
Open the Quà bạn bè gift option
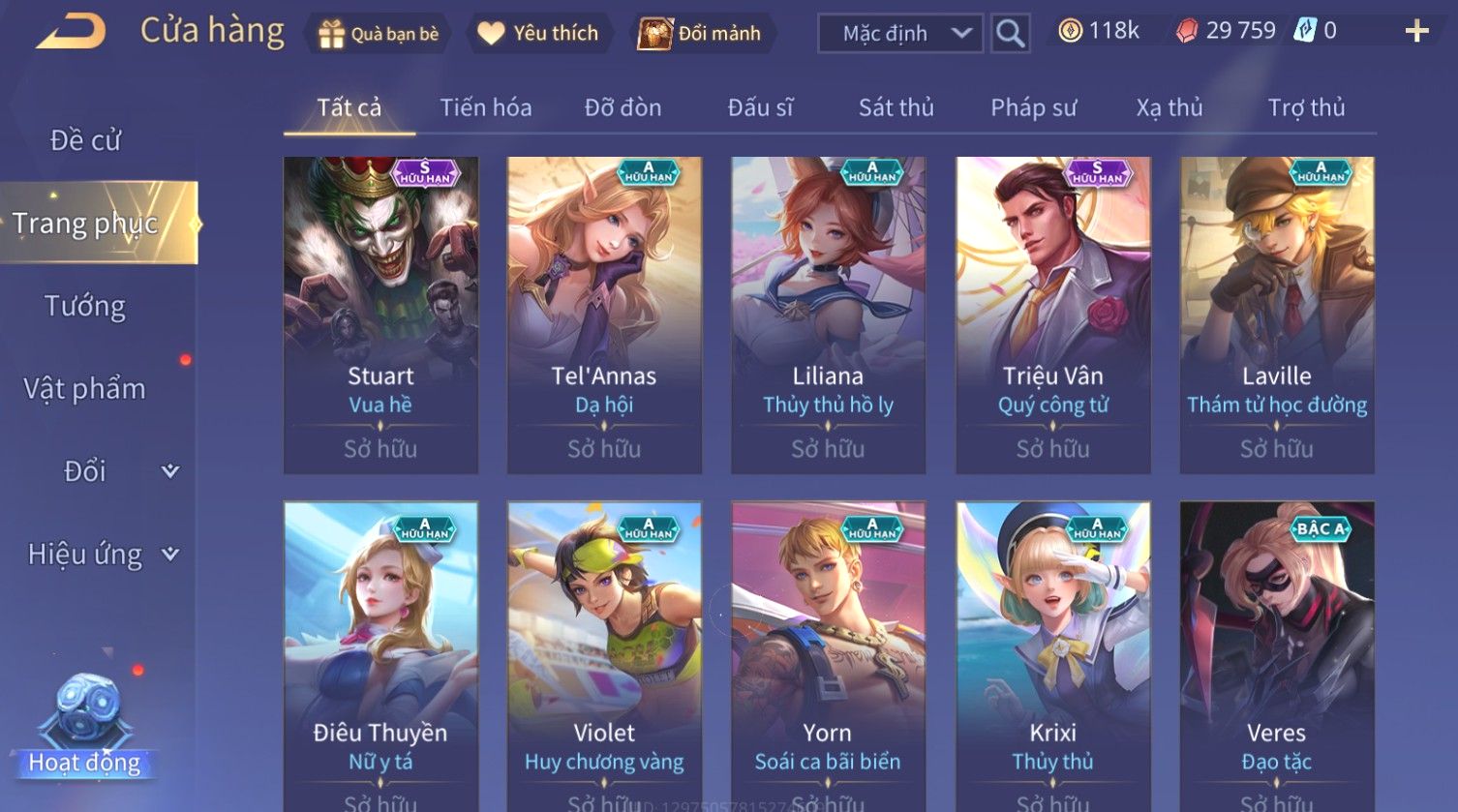click(x=379, y=34)
